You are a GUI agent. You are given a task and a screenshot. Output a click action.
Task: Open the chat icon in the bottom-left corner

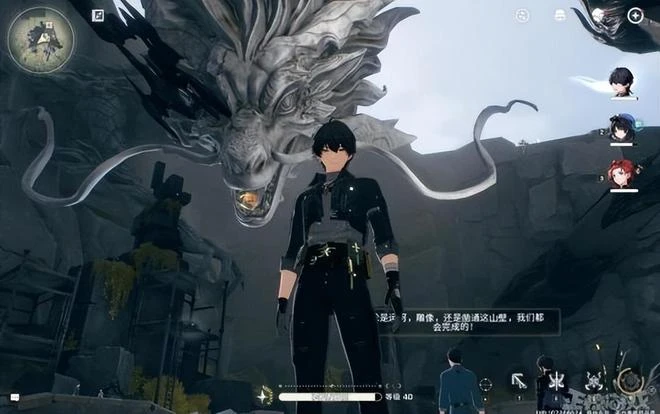(x=14, y=399)
